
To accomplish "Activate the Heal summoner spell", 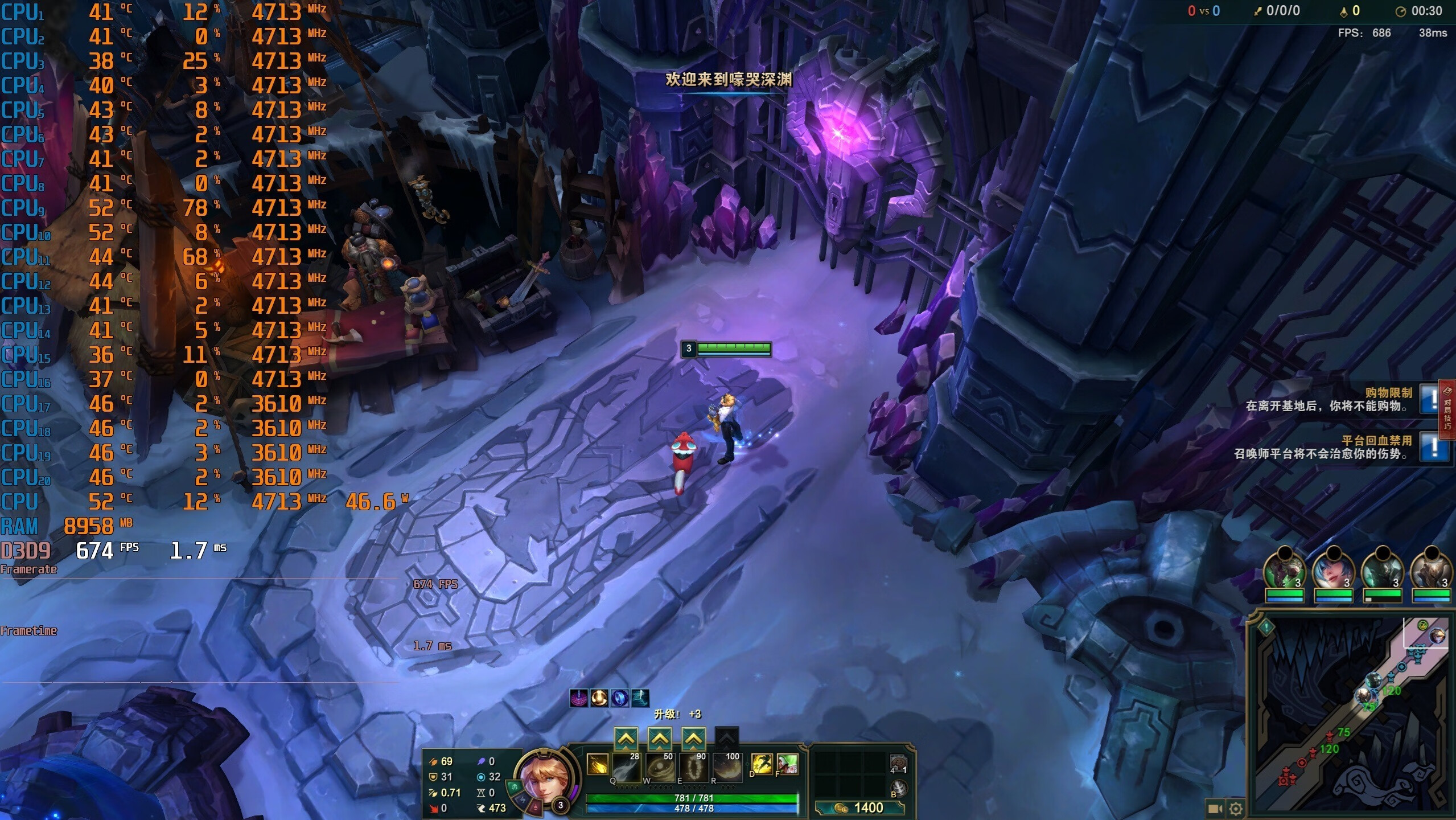I will (787, 764).
